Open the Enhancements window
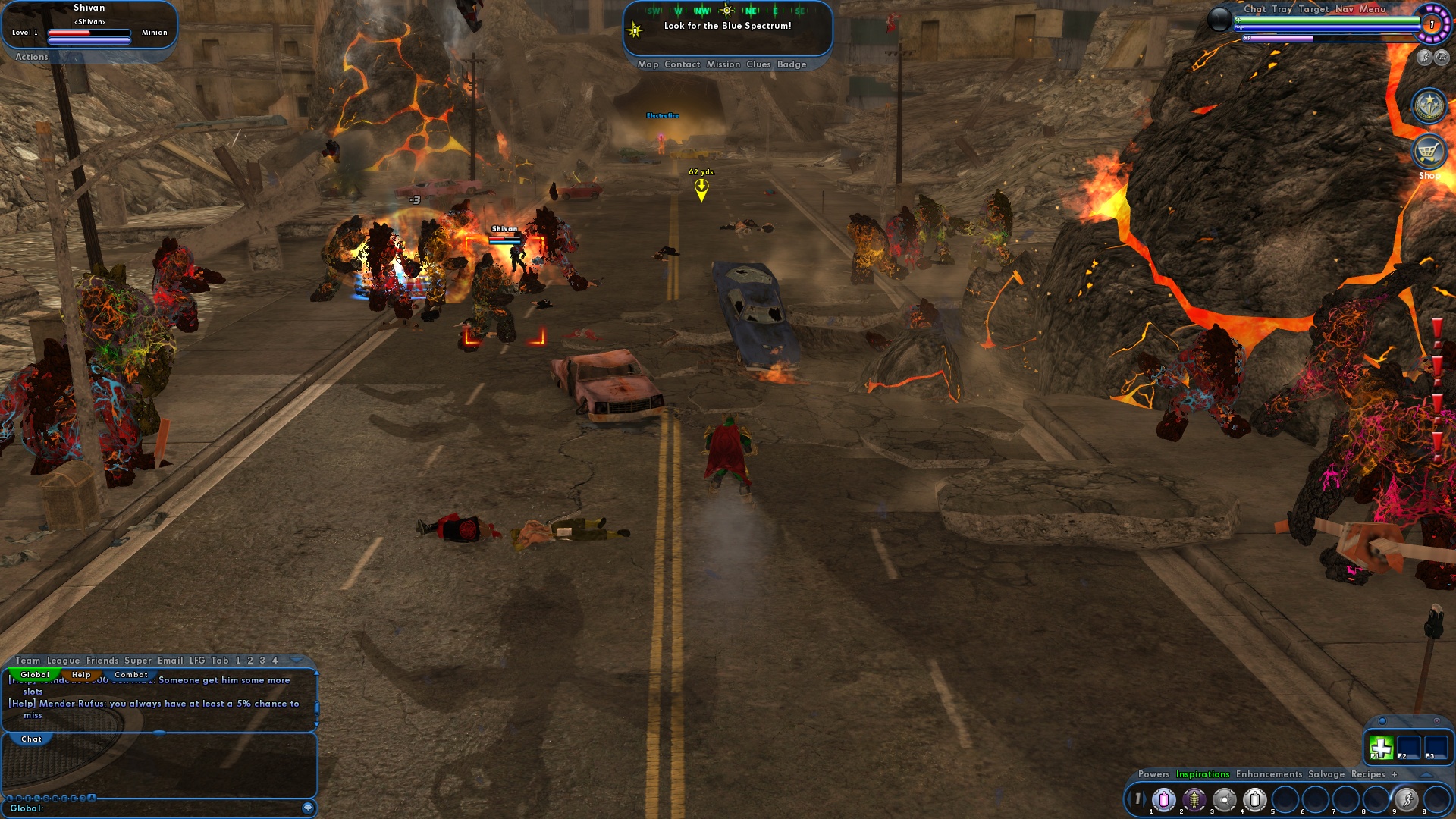Viewport: 1456px width, 819px height. [1269, 774]
